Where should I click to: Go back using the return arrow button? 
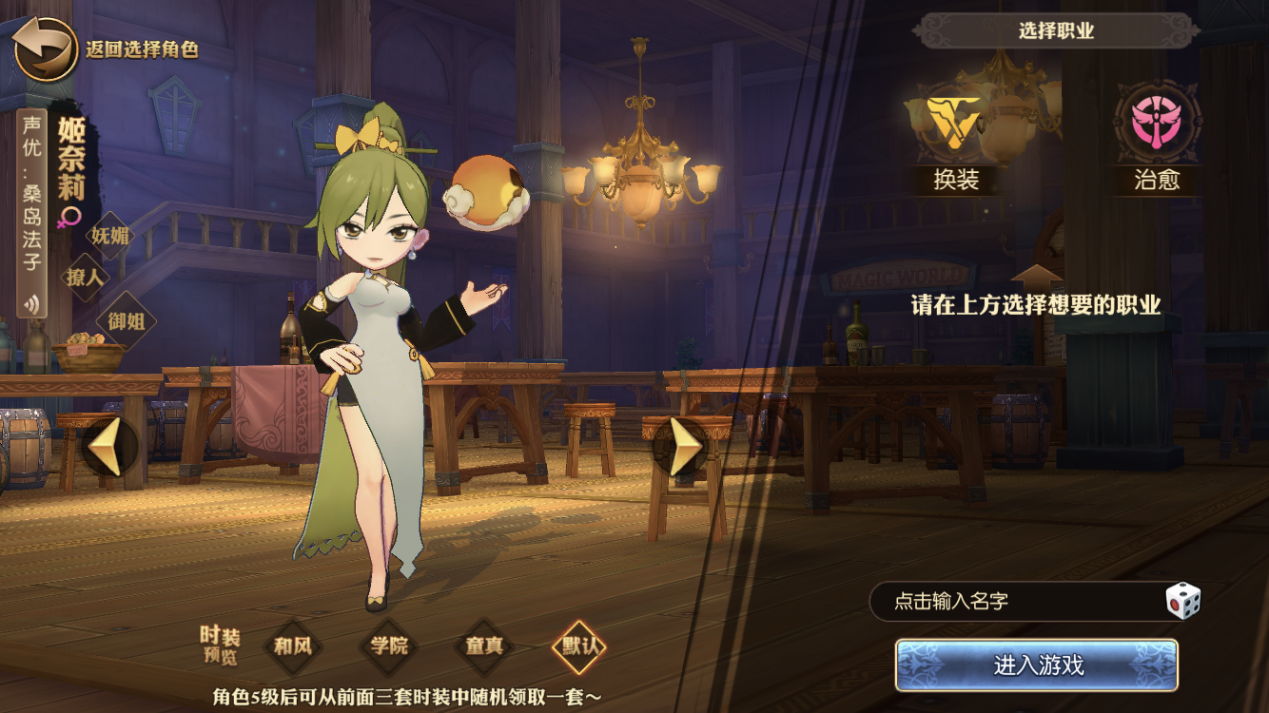46,49
